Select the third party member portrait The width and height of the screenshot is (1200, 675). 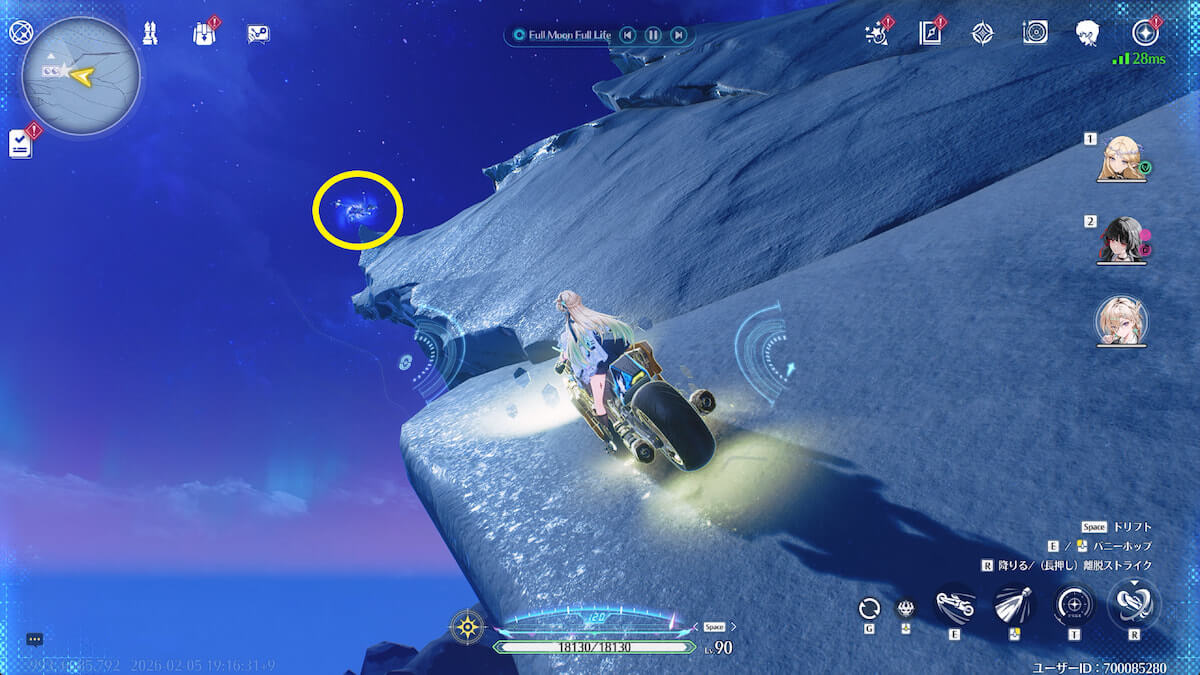click(x=1121, y=322)
